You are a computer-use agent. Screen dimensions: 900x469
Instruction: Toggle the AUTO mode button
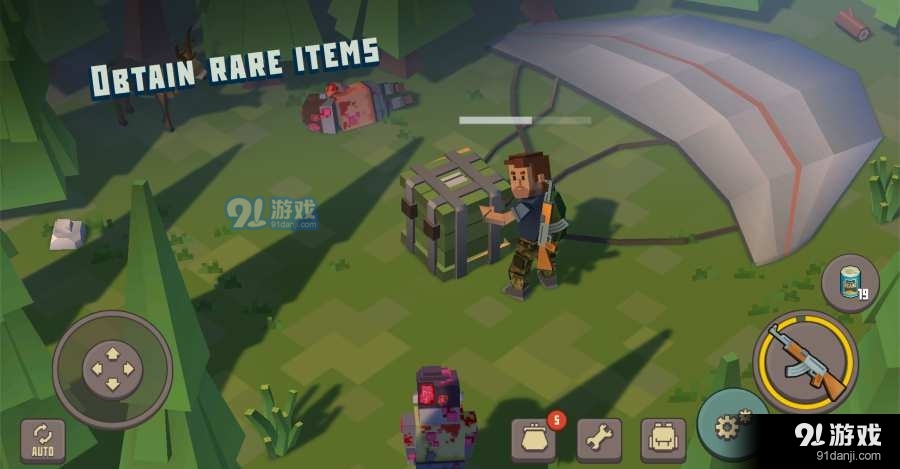point(43,439)
